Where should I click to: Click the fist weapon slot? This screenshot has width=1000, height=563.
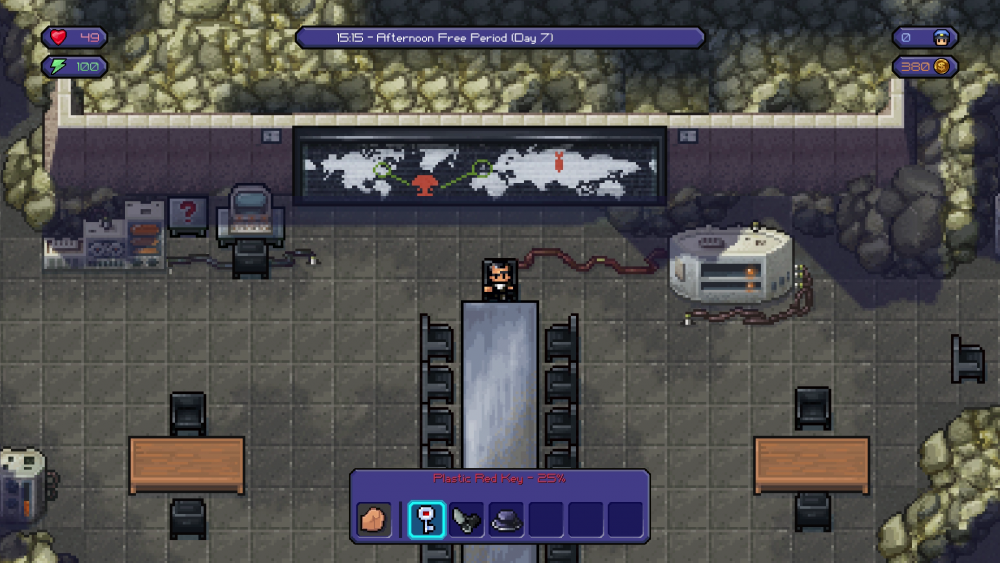click(375, 520)
